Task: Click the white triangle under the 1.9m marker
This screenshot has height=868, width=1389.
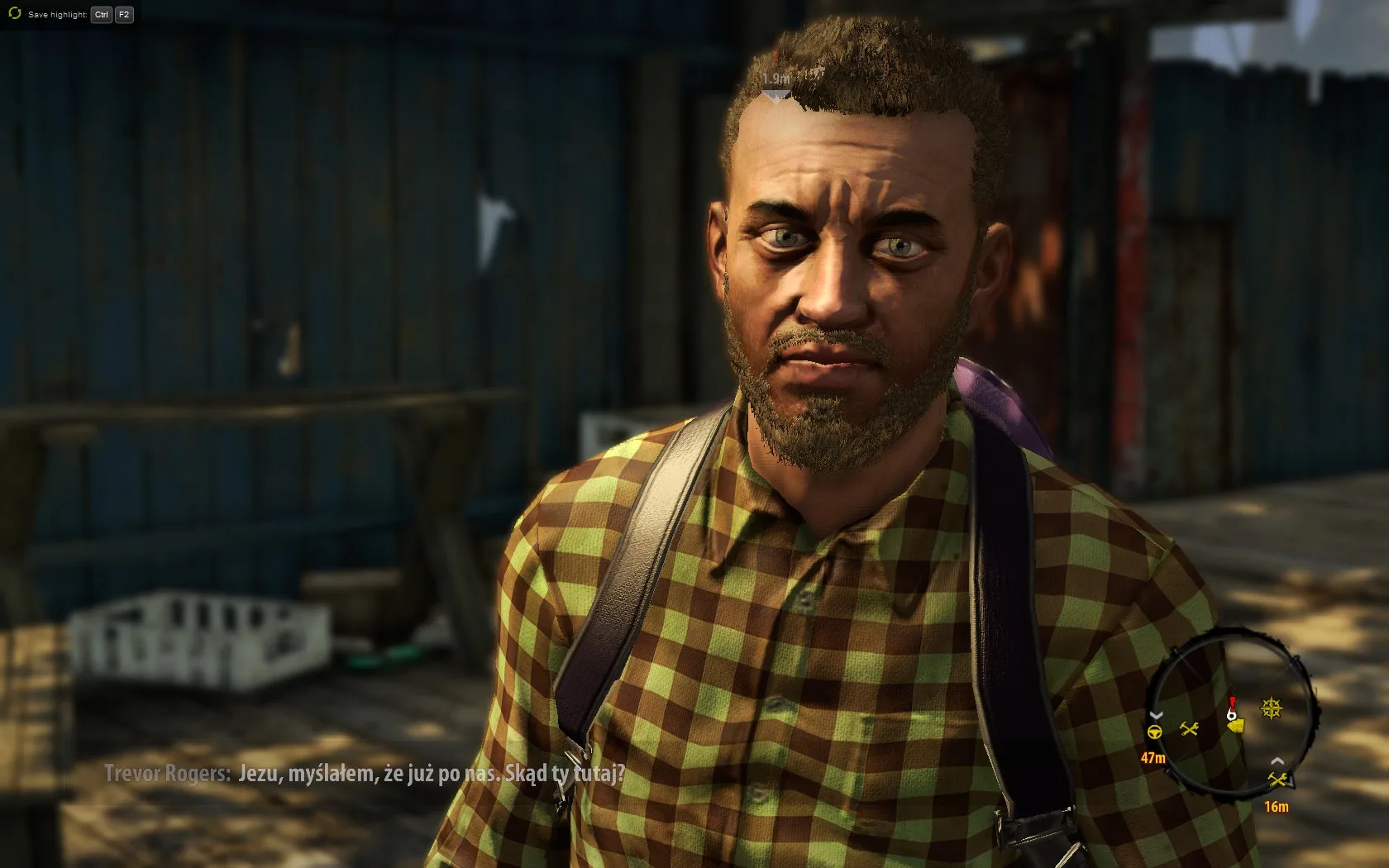Action: [776, 94]
